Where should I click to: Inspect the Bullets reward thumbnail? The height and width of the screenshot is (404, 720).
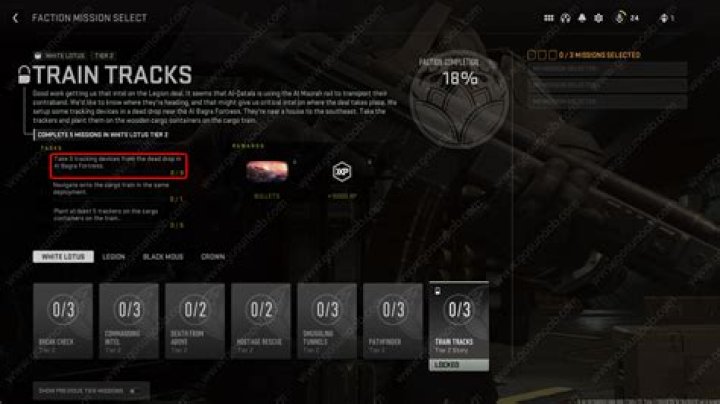pos(268,172)
